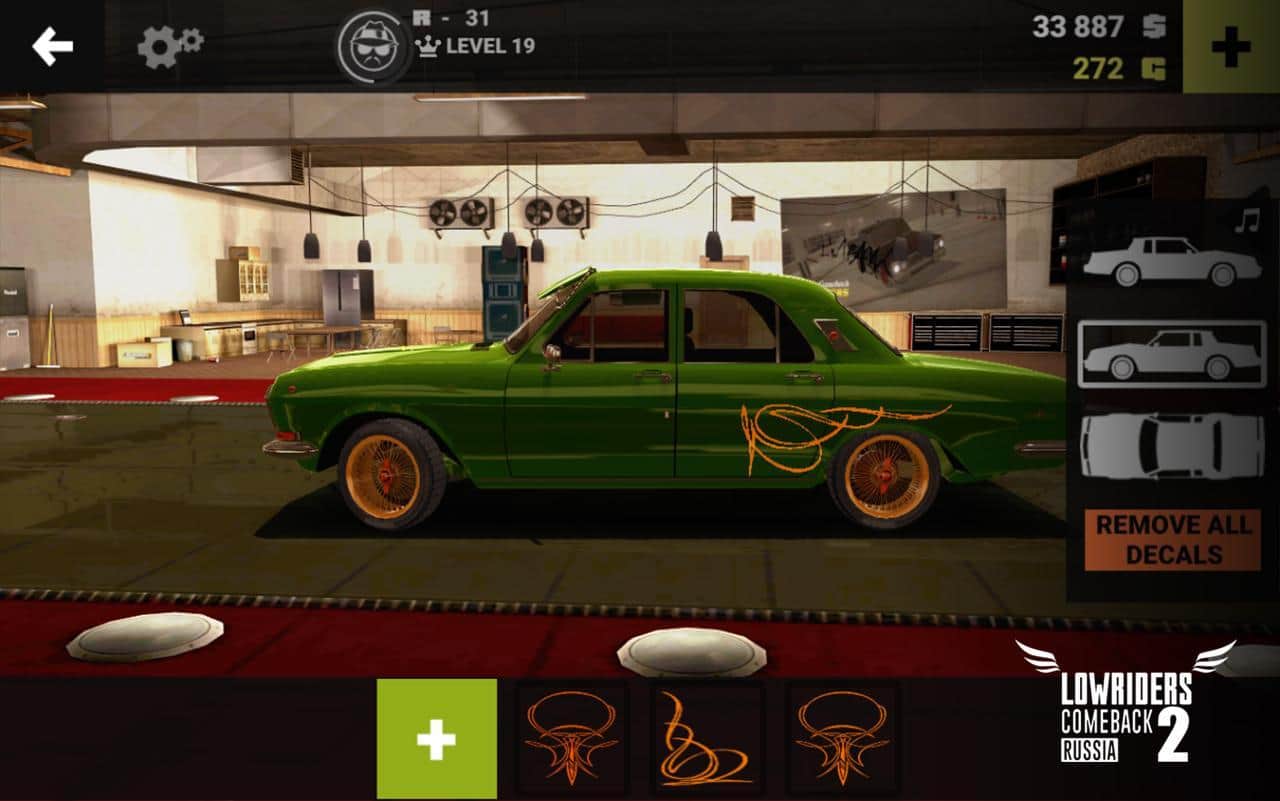Toggle the music note icon
Image resolution: width=1280 pixels, height=801 pixels.
tap(1246, 221)
